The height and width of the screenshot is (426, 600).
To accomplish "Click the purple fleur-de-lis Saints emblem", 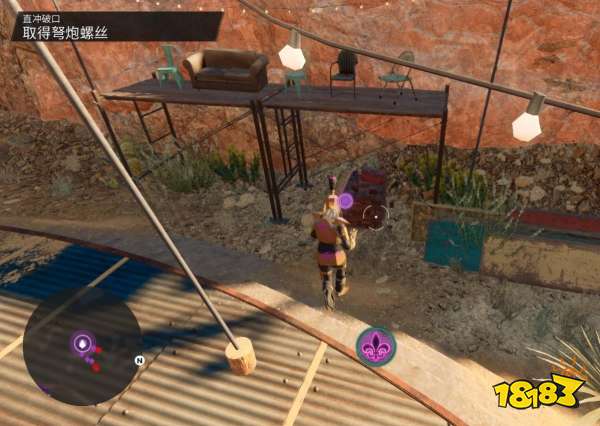I will pyautogui.click(x=376, y=346).
